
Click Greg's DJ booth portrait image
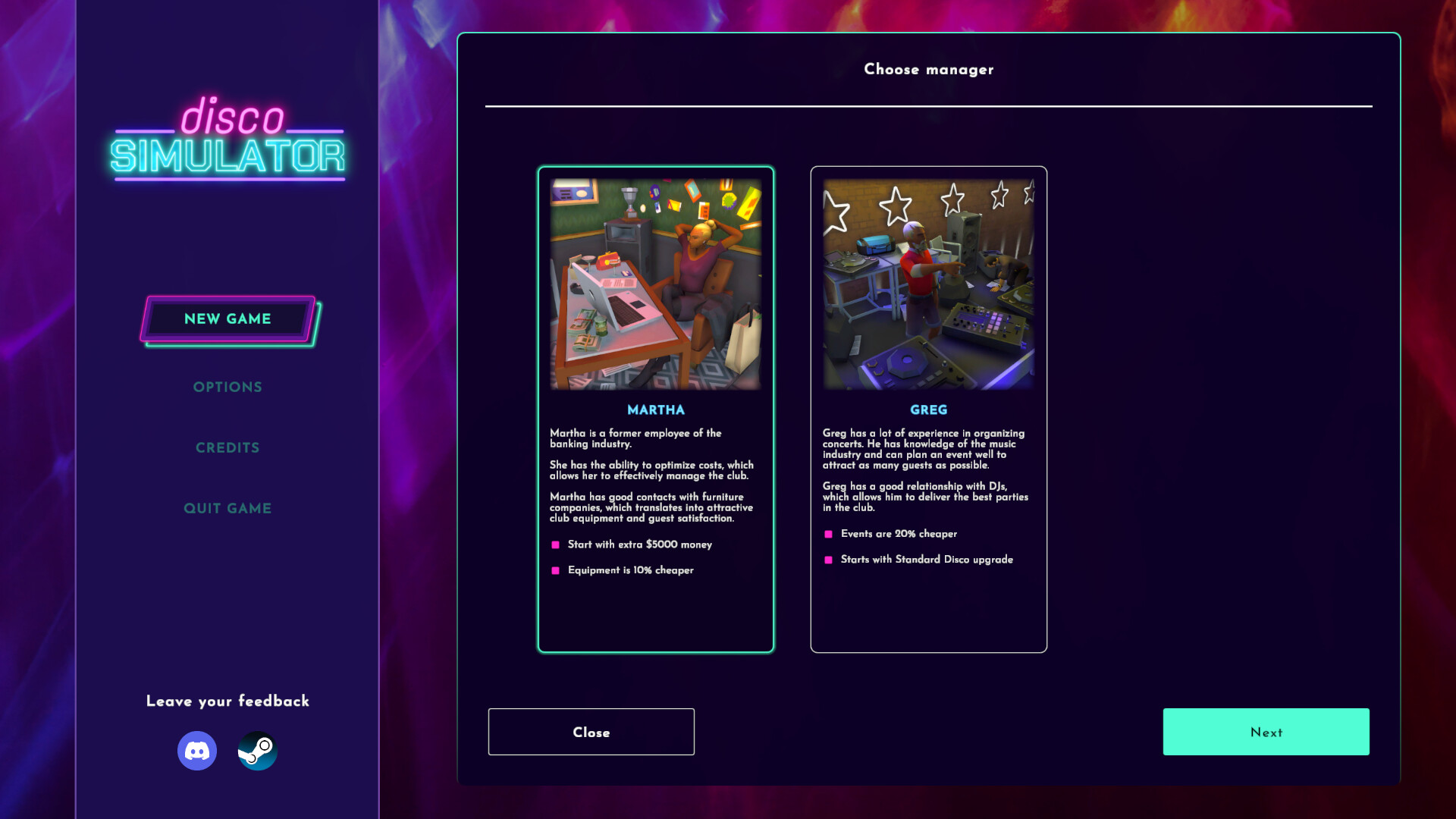[928, 283]
